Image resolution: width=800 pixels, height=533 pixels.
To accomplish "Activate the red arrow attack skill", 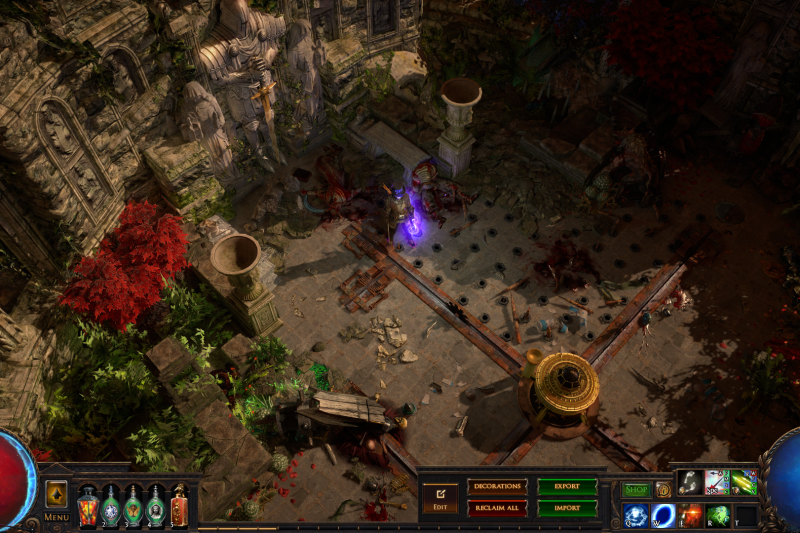I will coord(717,483).
